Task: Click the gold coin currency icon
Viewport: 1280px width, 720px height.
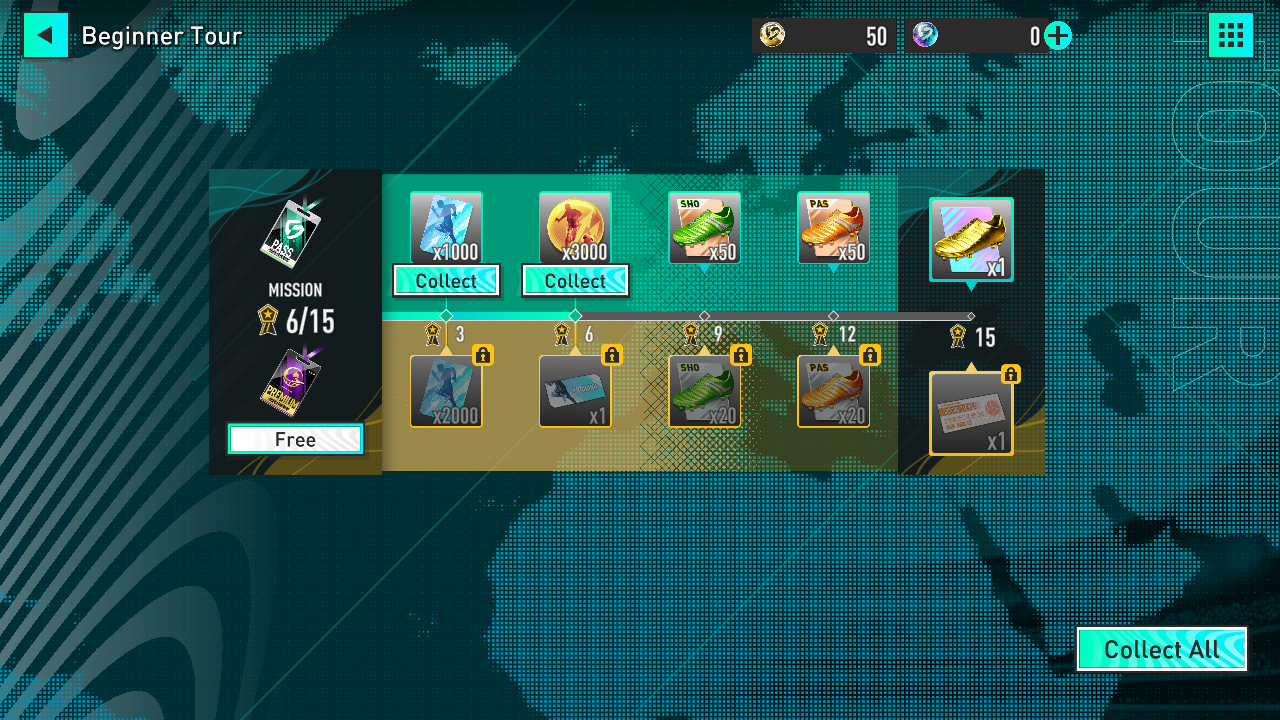Action: click(770, 35)
